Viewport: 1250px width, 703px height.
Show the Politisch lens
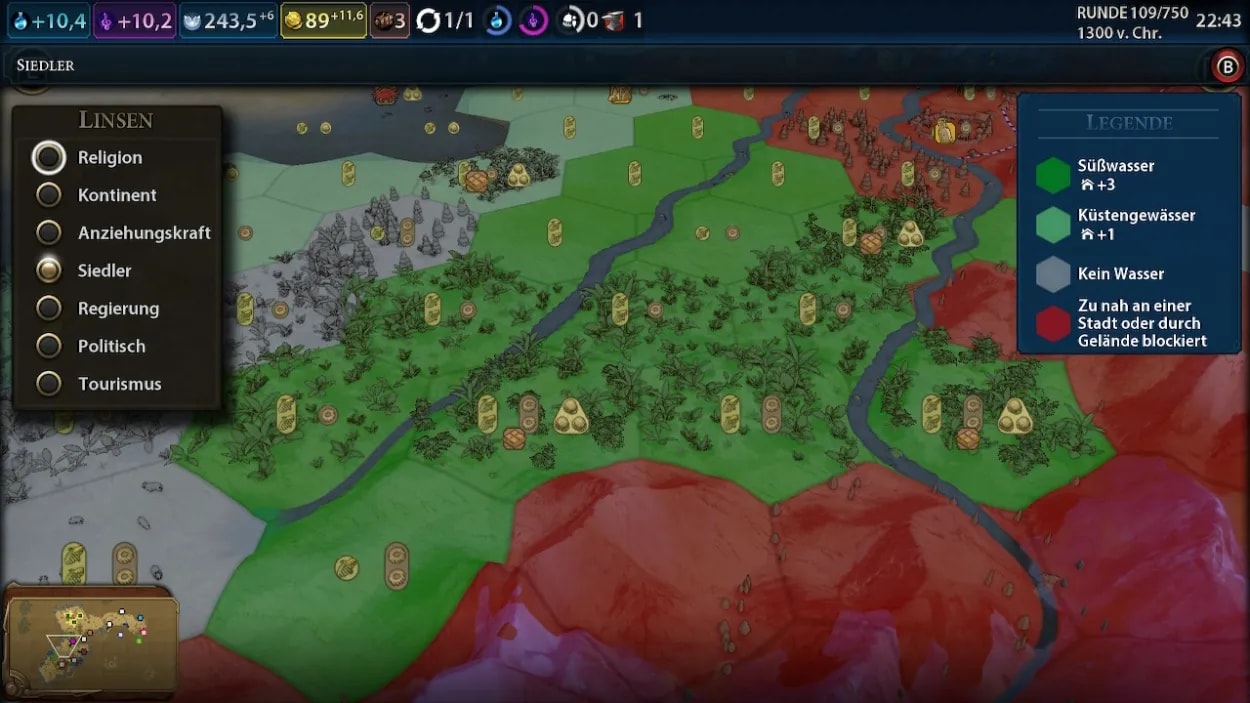[x=49, y=346]
